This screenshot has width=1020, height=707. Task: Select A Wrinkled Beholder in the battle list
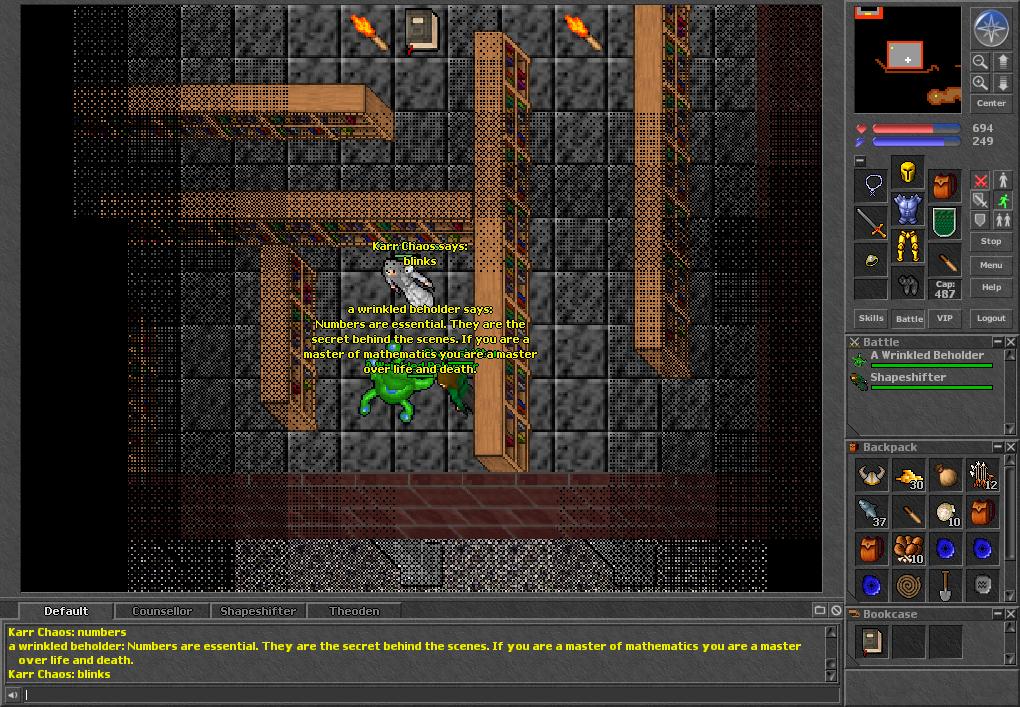(x=927, y=355)
